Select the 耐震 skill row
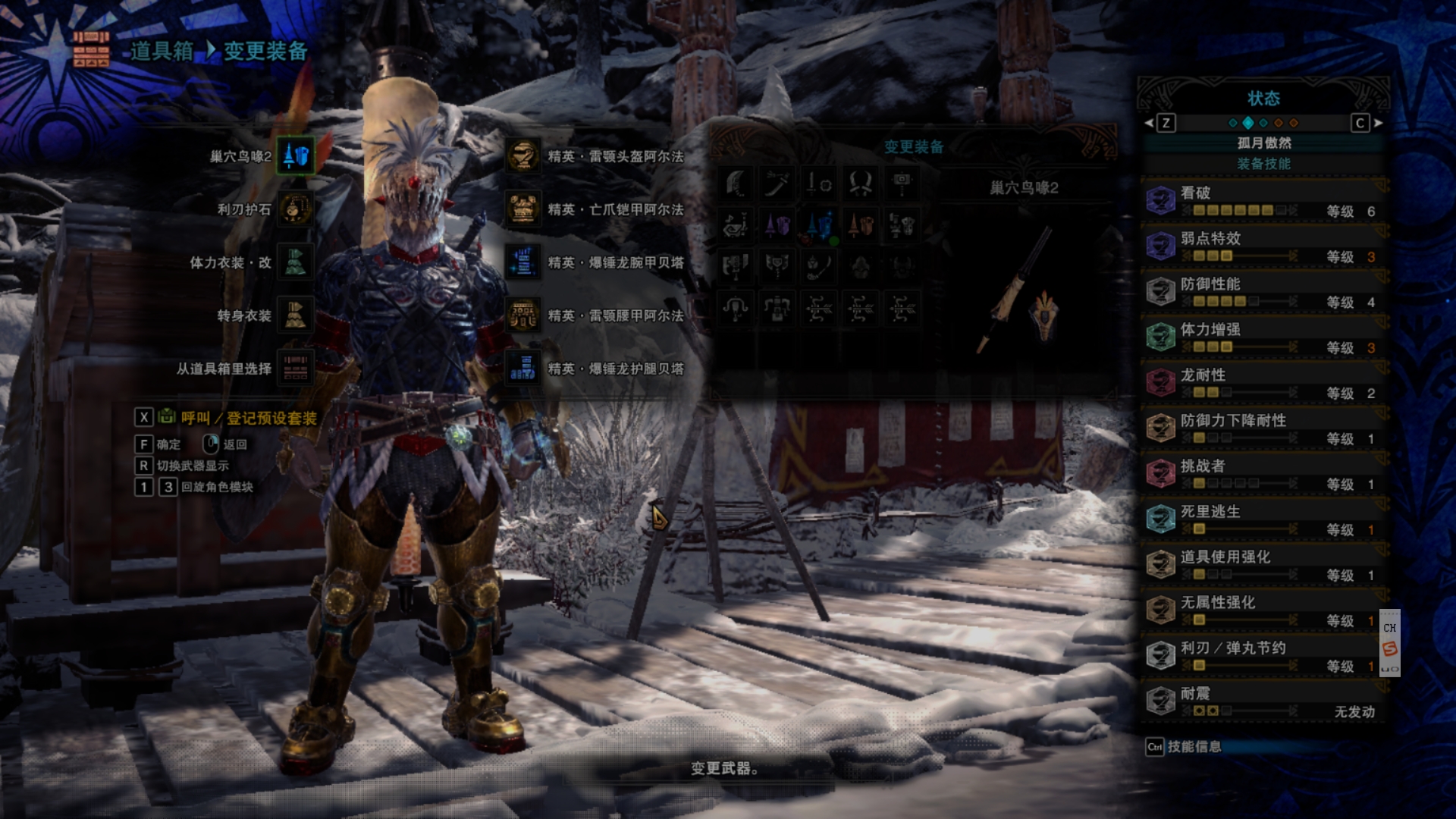 [x=1263, y=701]
